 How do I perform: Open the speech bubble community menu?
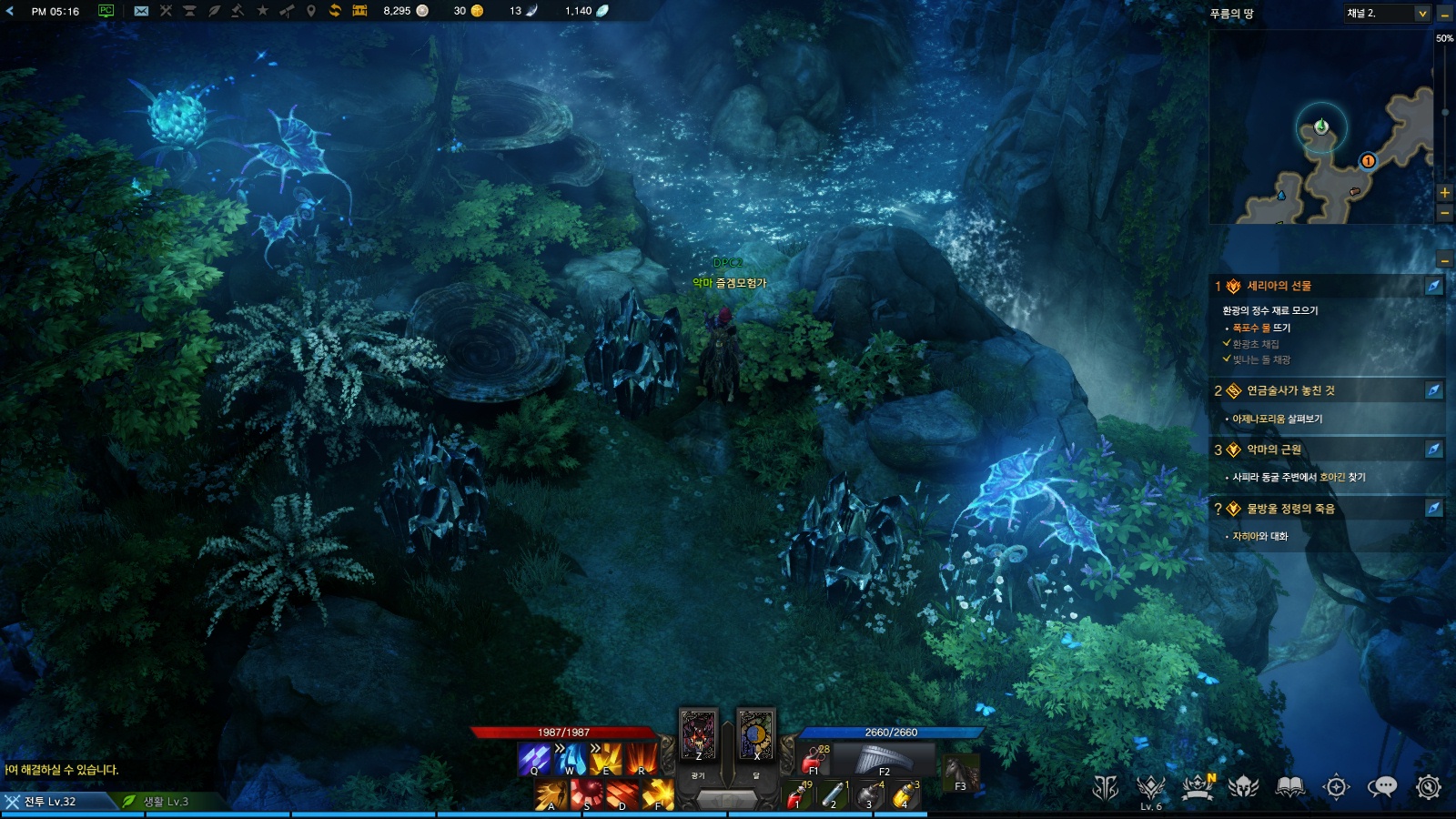[x=1381, y=786]
